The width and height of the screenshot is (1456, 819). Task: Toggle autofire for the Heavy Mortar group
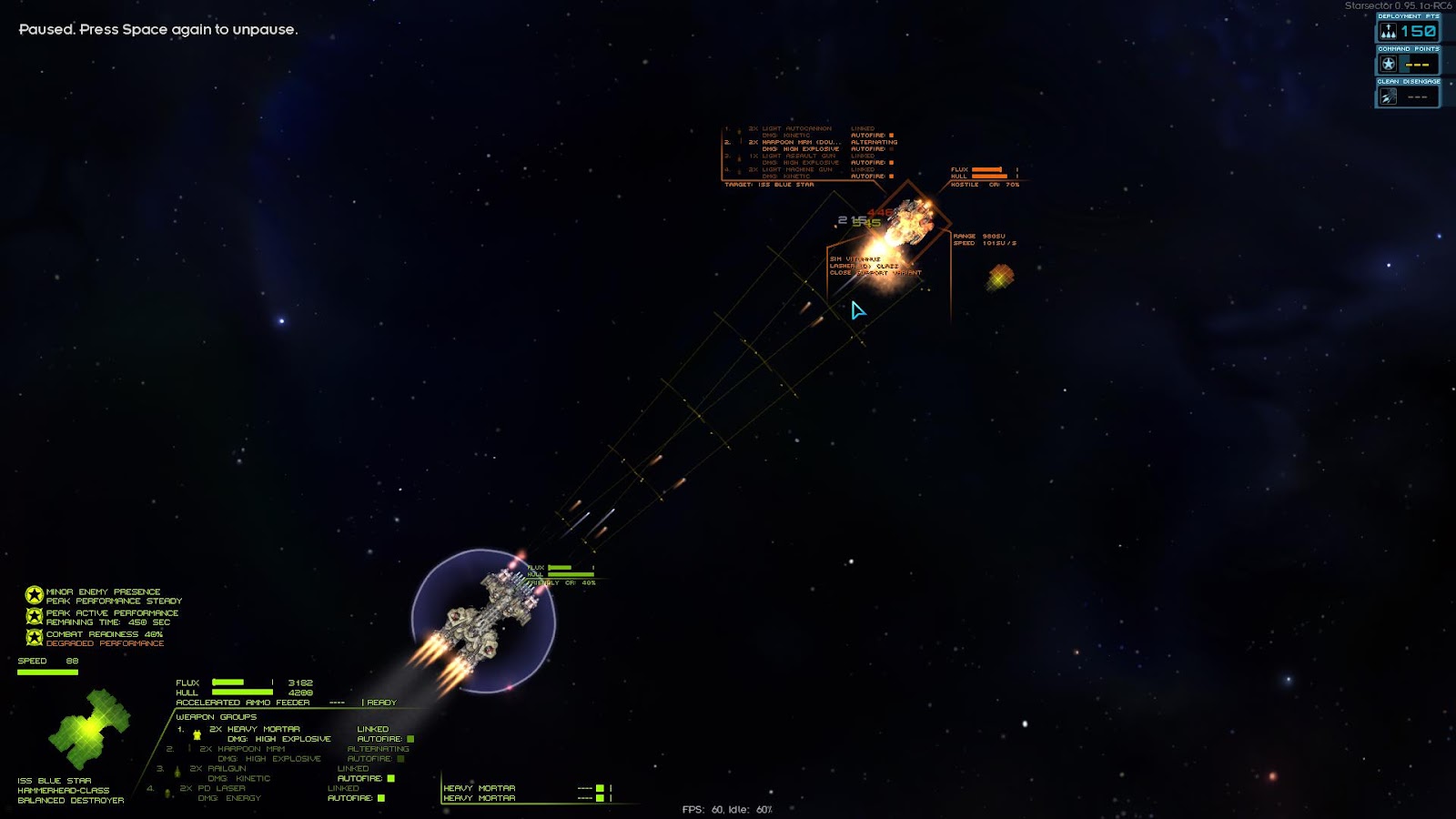(x=410, y=739)
